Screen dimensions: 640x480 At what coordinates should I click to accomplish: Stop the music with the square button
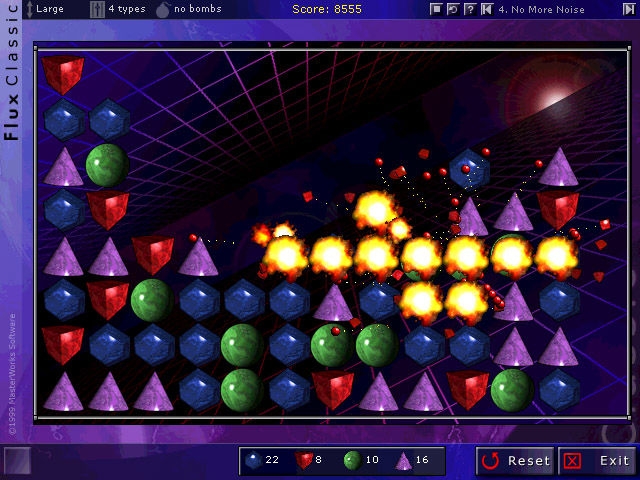[436, 9]
